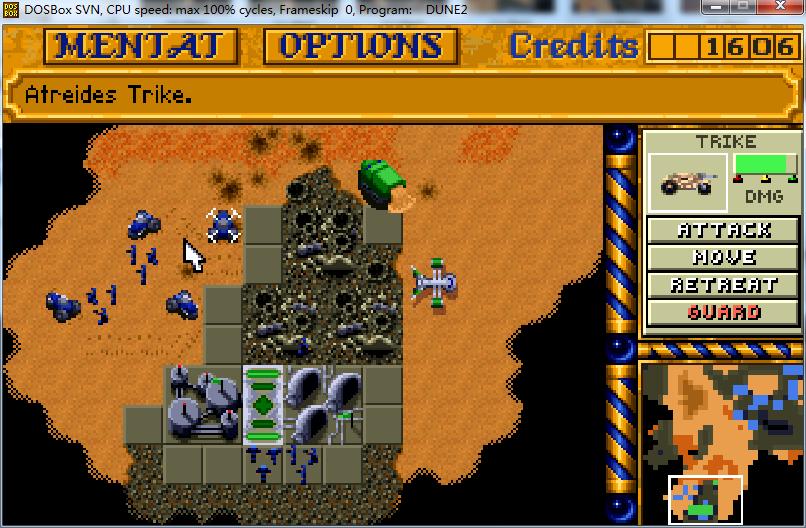Select the highlighted Atreides trike unit
Screen dimensions: 806x528
coord(222,224)
